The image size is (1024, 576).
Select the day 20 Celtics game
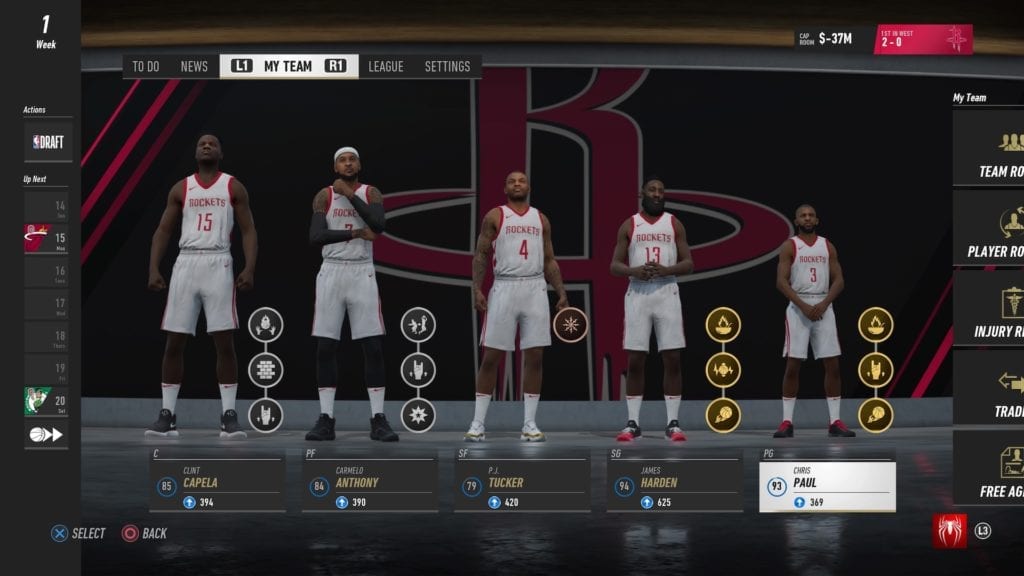(x=47, y=401)
